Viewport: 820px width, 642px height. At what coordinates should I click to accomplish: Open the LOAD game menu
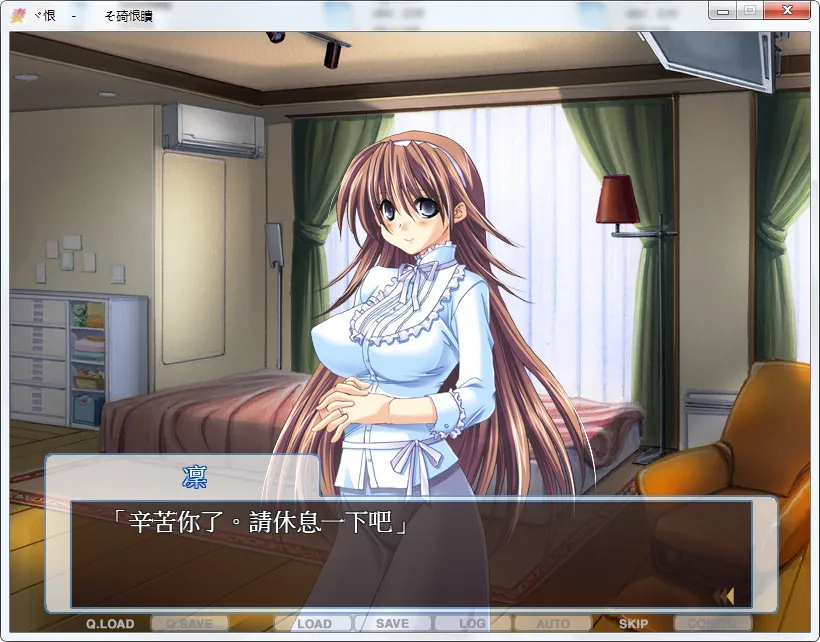tap(314, 624)
